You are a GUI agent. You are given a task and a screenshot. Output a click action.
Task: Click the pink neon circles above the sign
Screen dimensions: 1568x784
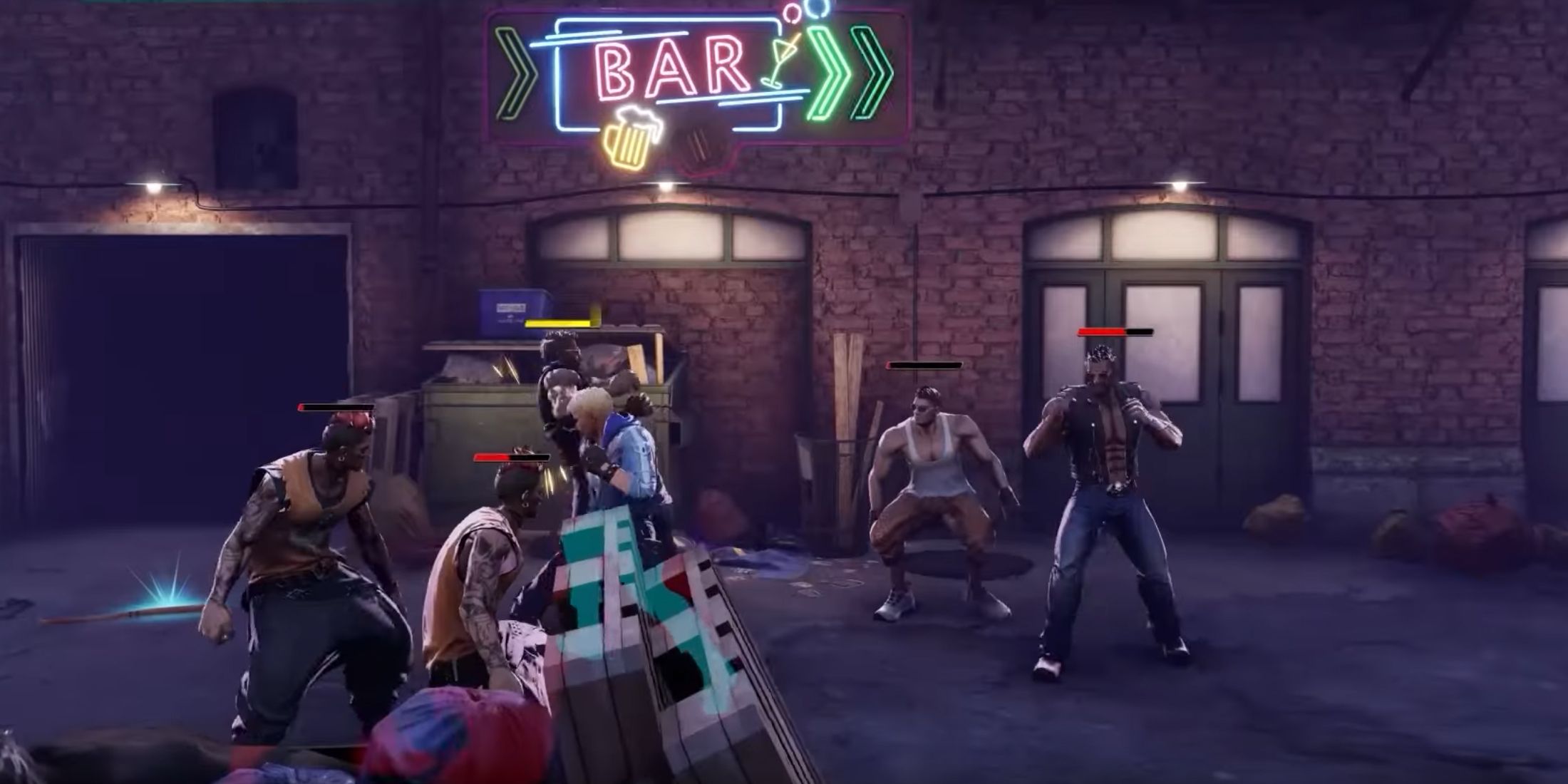(795, 14)
